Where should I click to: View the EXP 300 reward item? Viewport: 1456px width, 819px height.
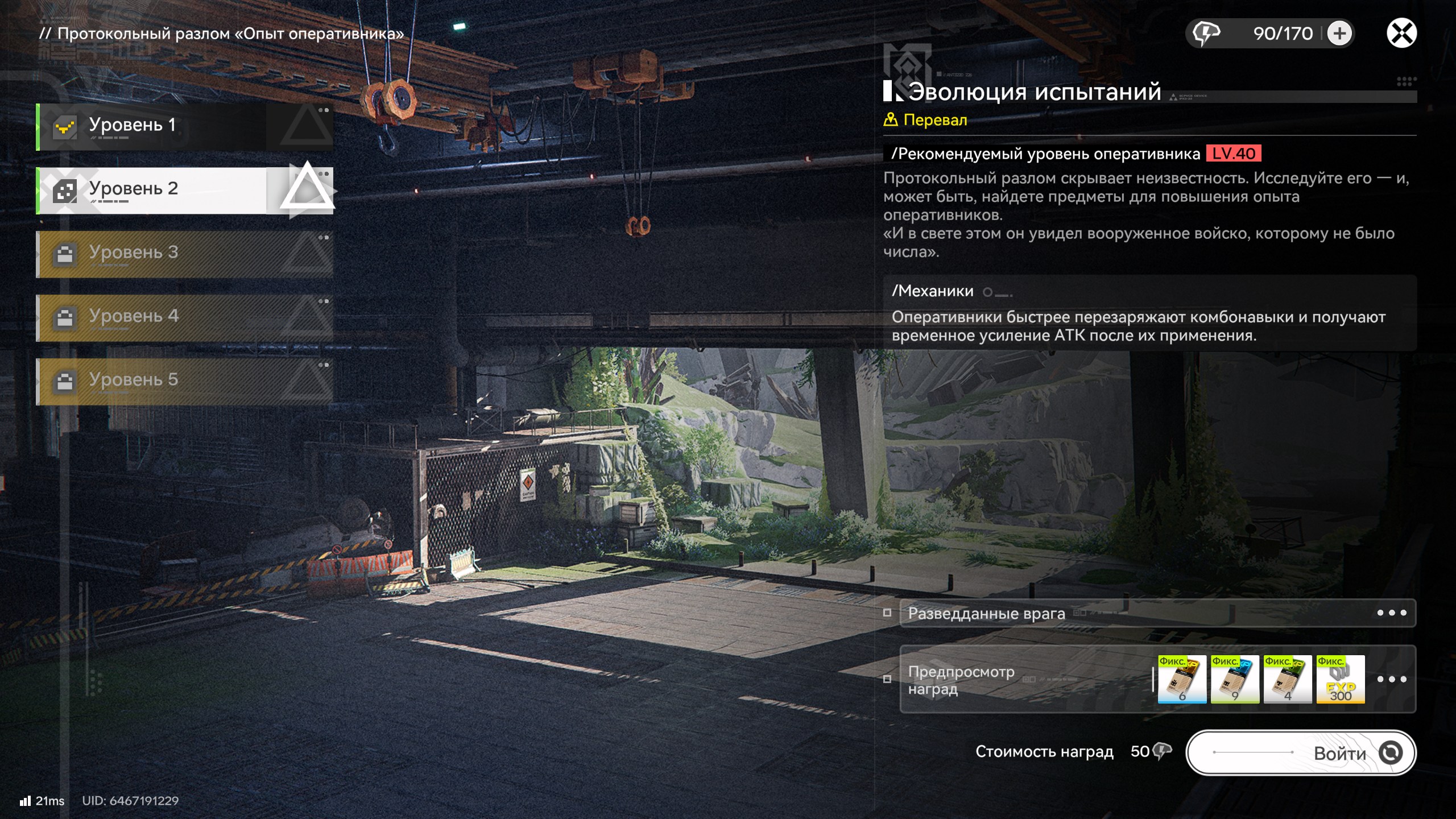(1341, 679)
